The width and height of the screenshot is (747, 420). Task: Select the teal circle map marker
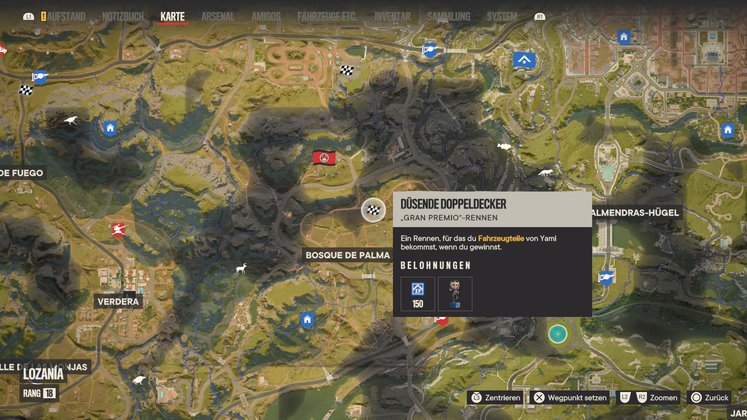(557, 332)
